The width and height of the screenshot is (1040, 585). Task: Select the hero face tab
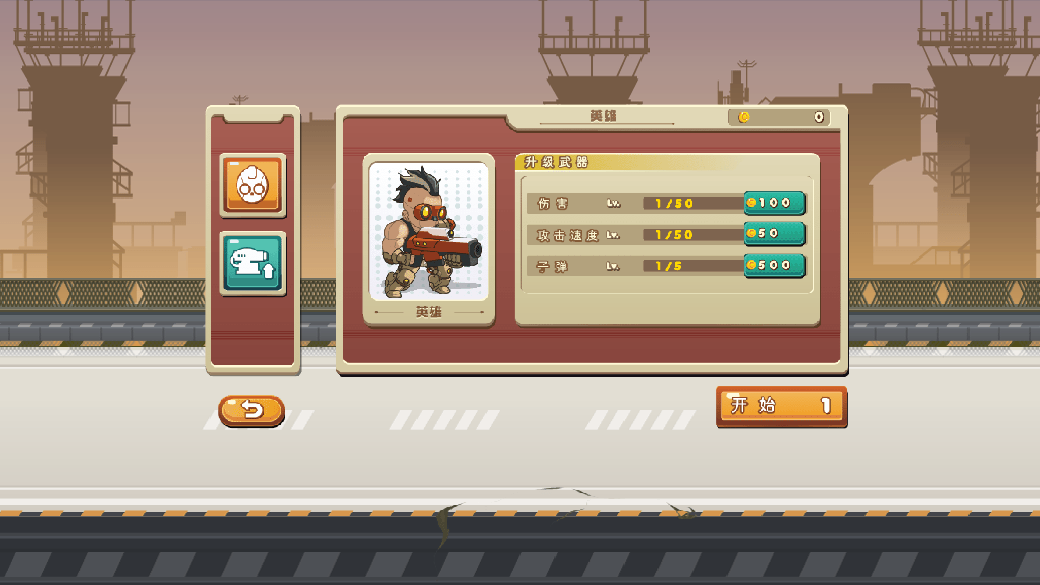click(x=252, y=184)
